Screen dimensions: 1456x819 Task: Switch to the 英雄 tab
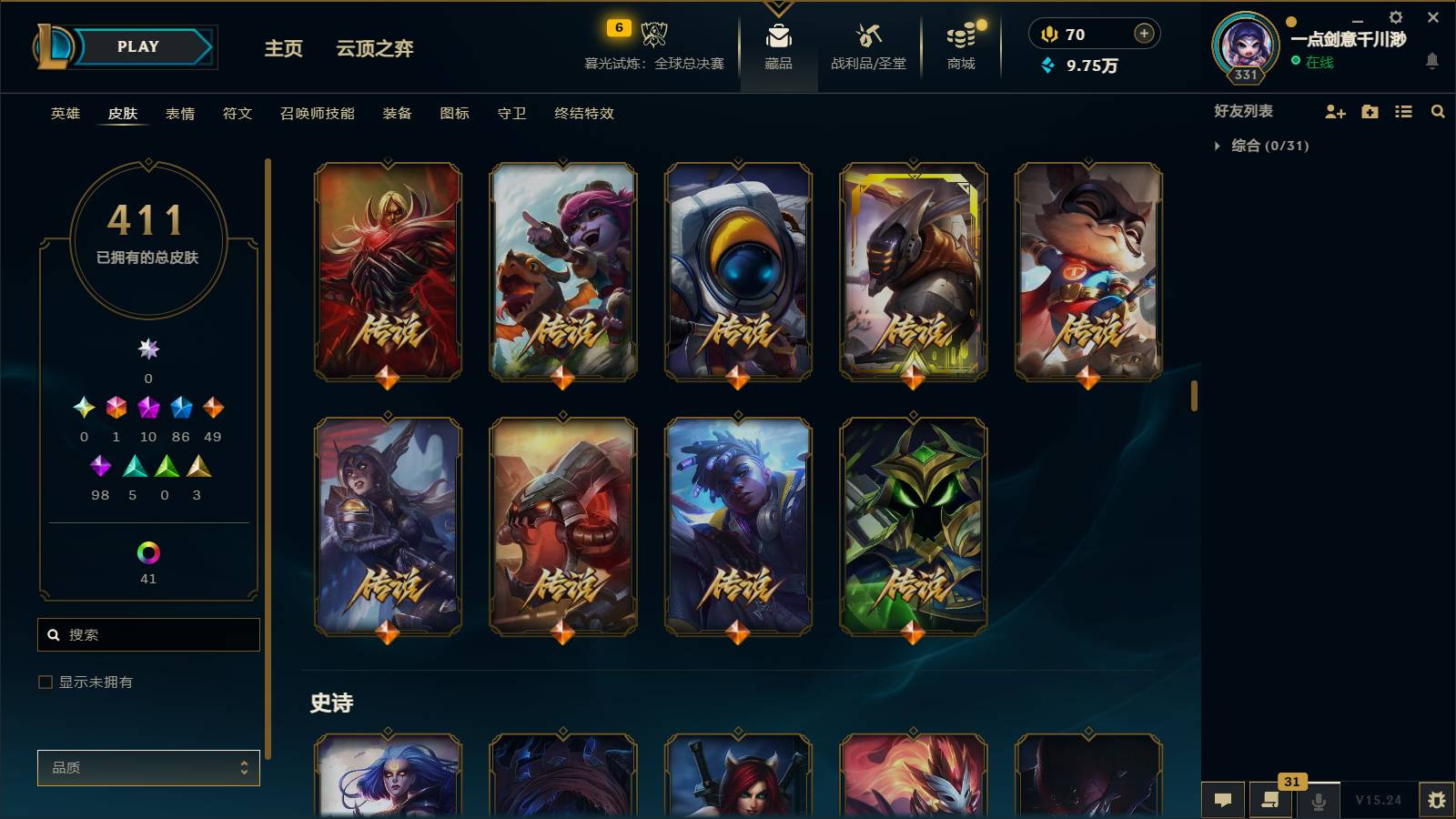click(64, 114)
